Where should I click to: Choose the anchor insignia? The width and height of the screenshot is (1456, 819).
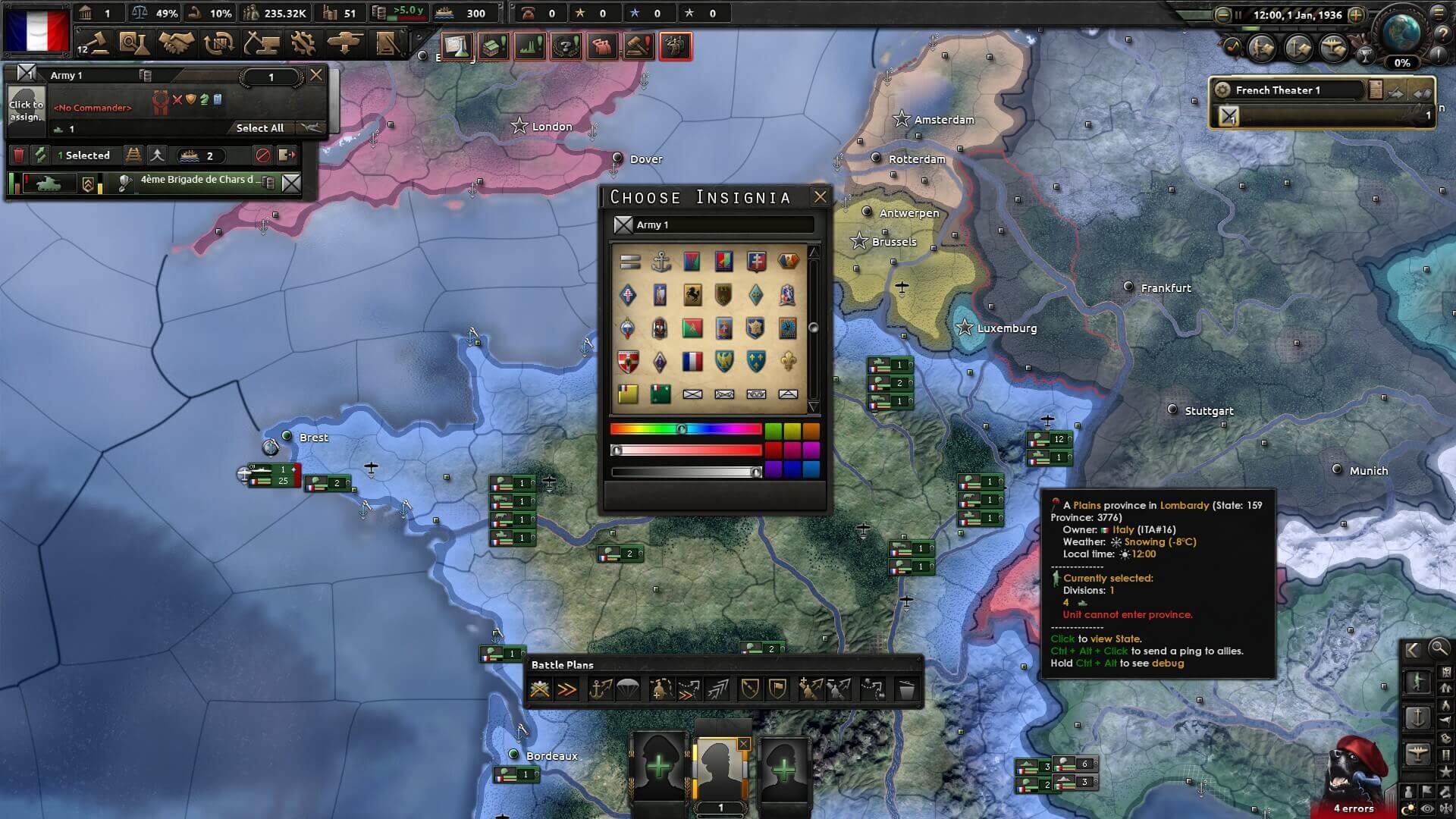click(661, 262)
